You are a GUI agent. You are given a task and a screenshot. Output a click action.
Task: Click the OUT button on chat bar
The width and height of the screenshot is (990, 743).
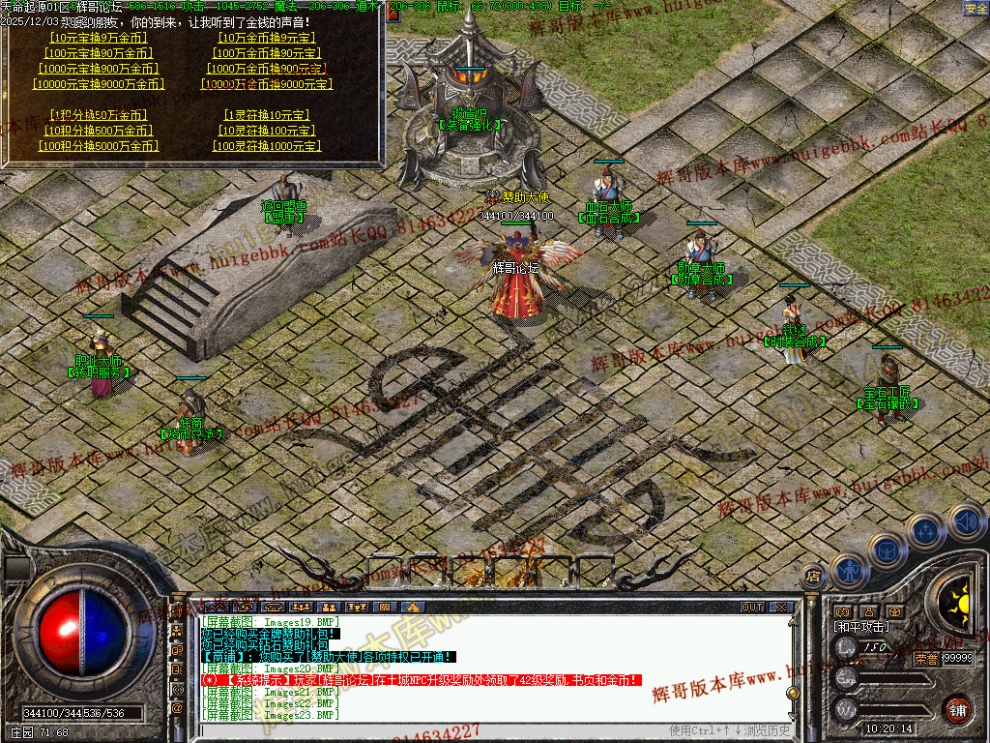[x=752, y=607]
